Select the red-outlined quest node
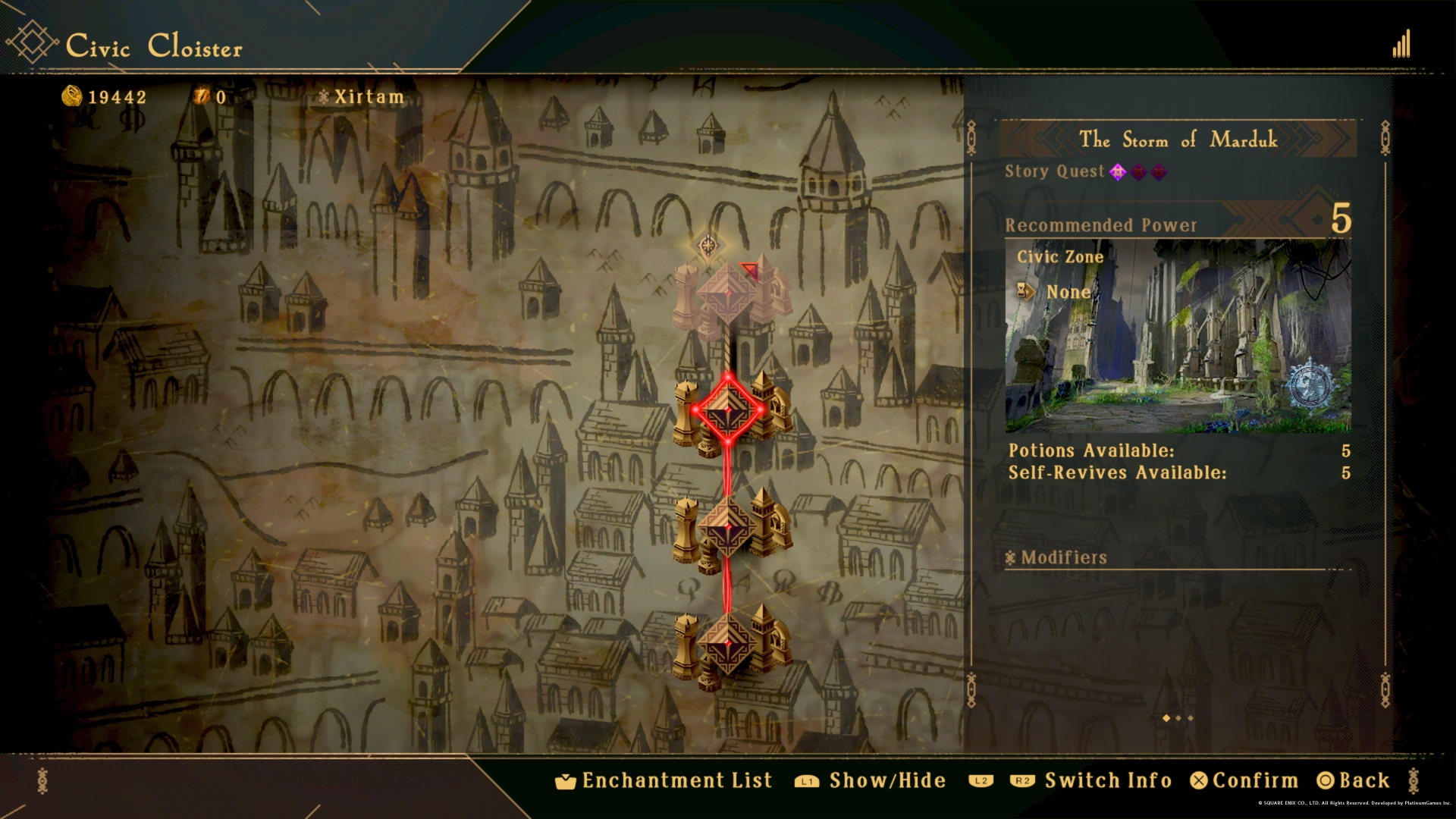Viewport: 1456px width, 819px height. [728, 410]
